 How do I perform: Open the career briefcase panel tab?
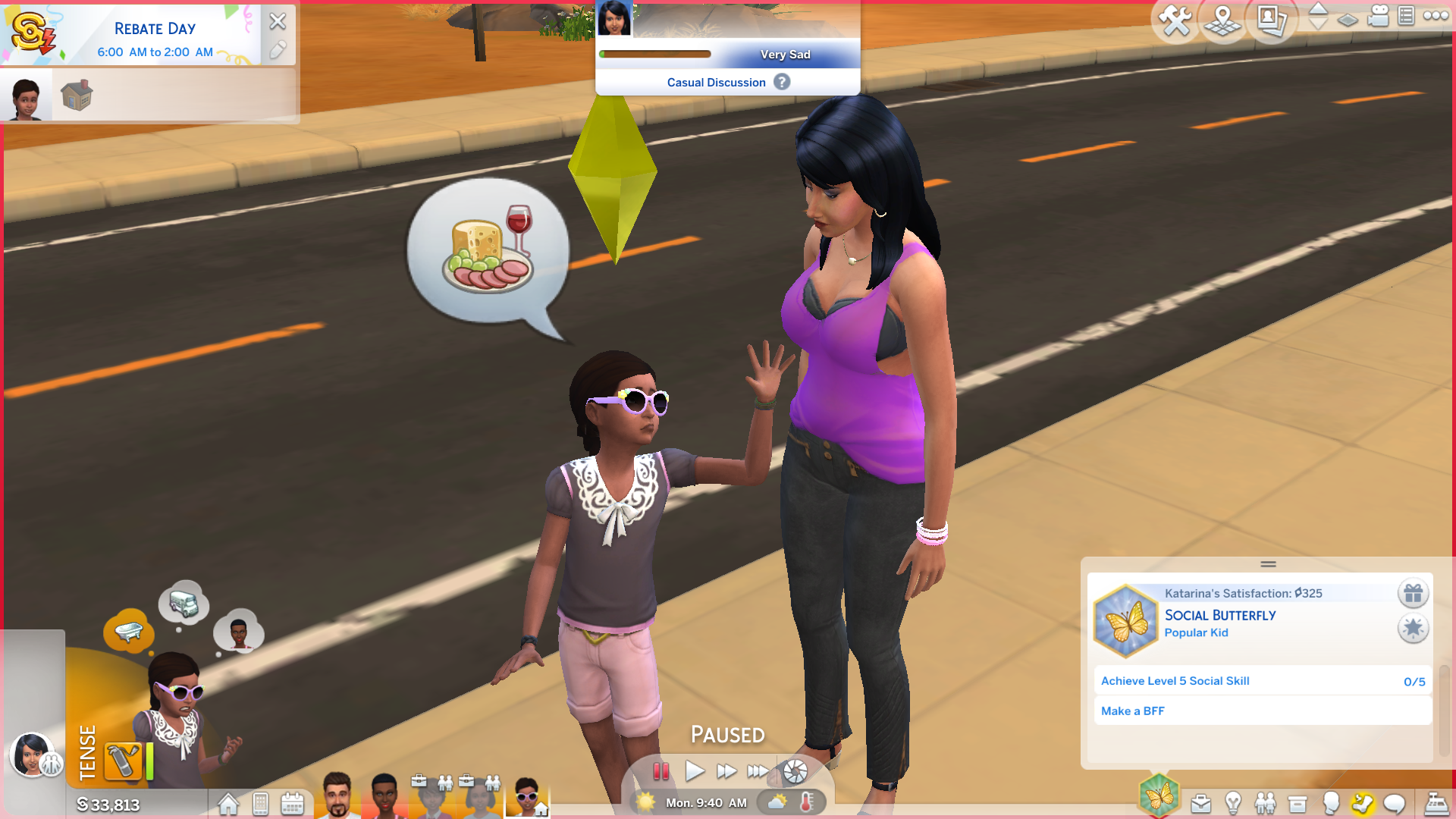tap(1200, 803)
